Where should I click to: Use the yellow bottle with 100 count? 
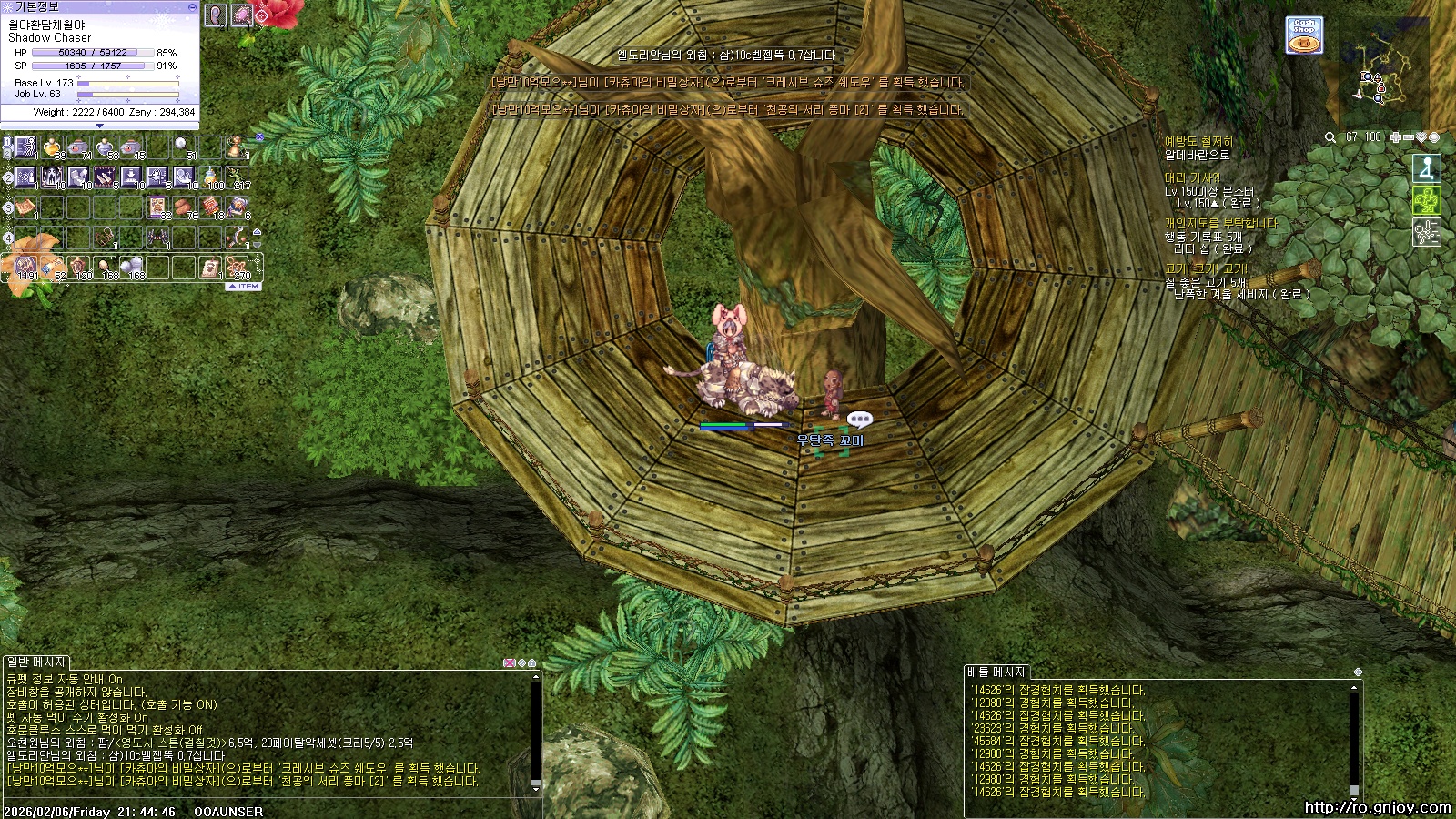[x=211, y=177]
